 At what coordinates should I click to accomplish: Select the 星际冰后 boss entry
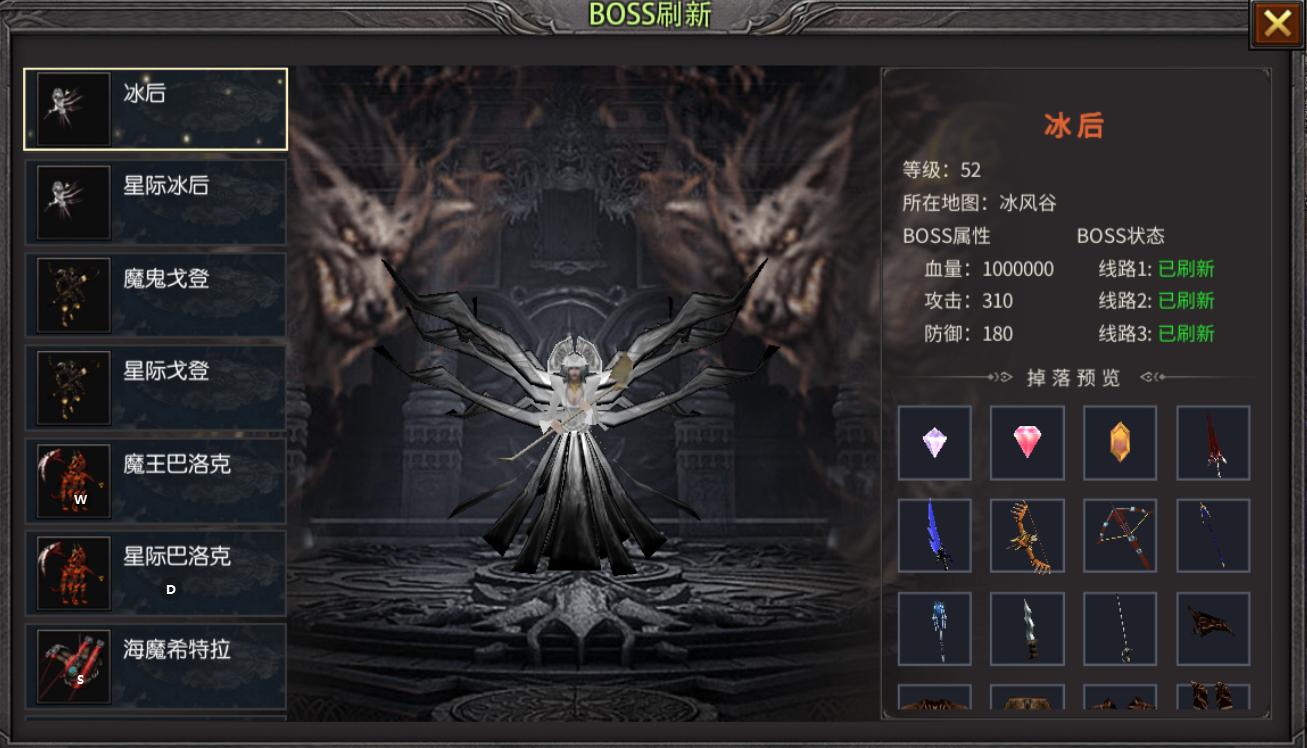[155, 201]
